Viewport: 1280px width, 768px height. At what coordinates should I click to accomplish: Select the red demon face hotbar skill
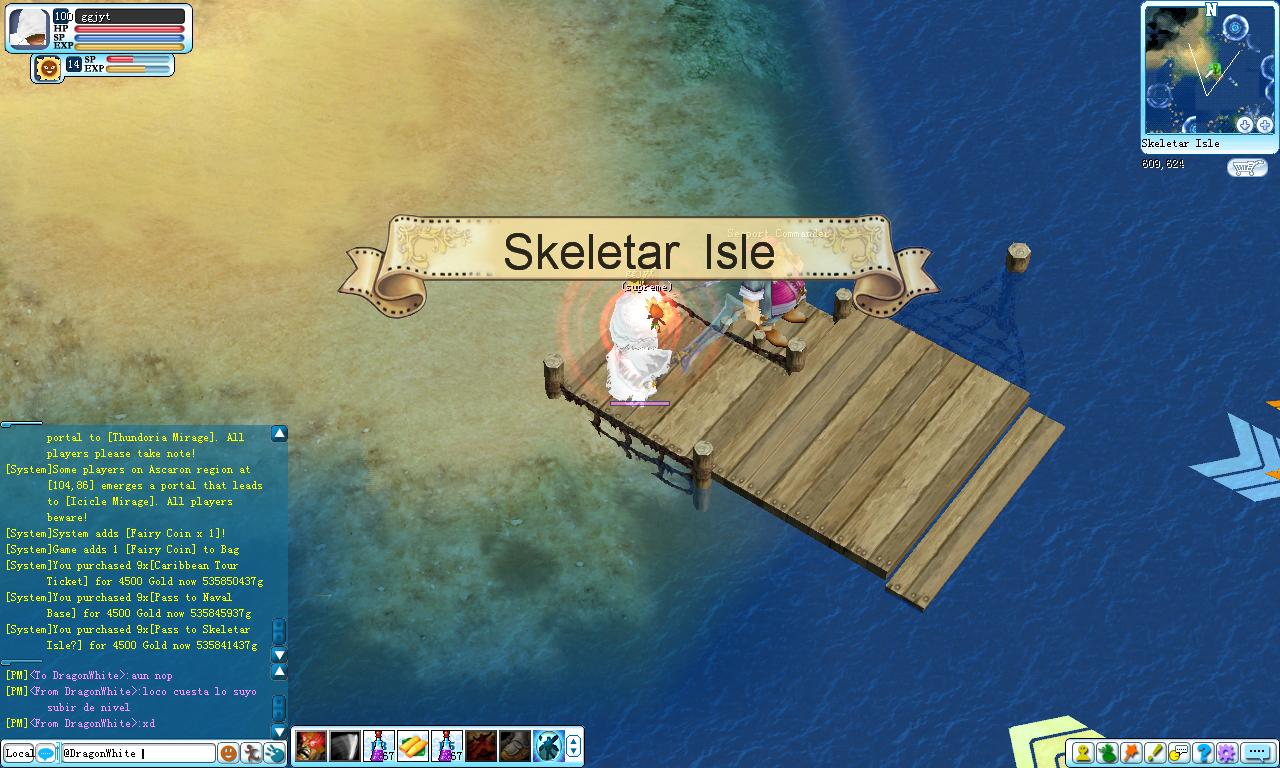[x=311, y=746]
